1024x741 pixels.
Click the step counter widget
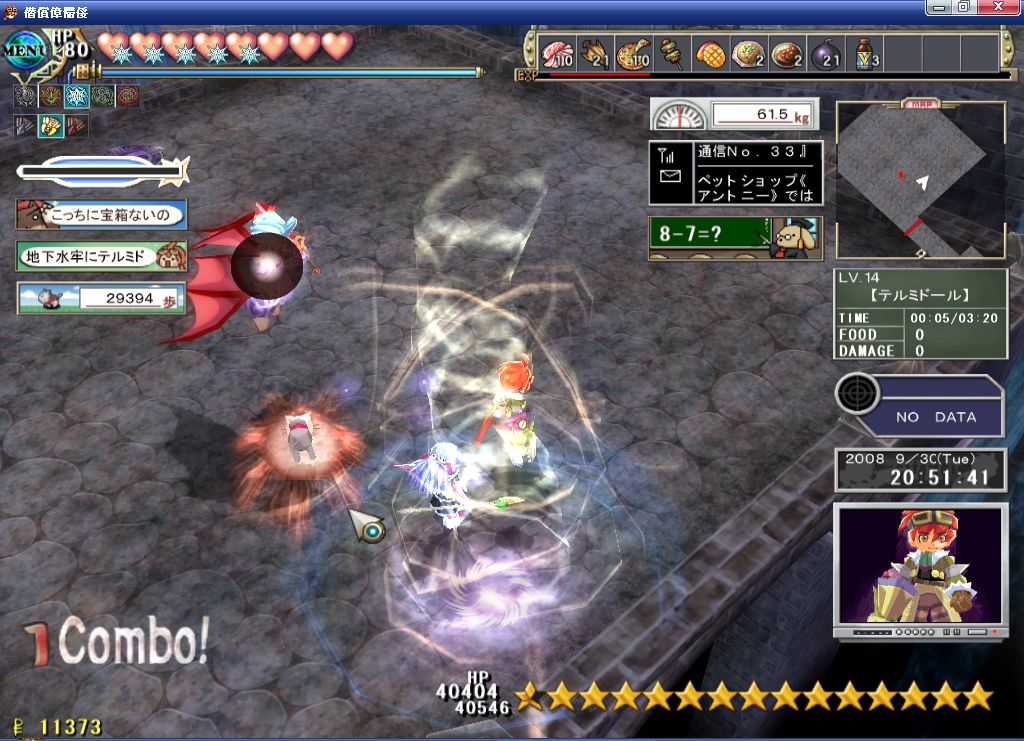(101, 298)
